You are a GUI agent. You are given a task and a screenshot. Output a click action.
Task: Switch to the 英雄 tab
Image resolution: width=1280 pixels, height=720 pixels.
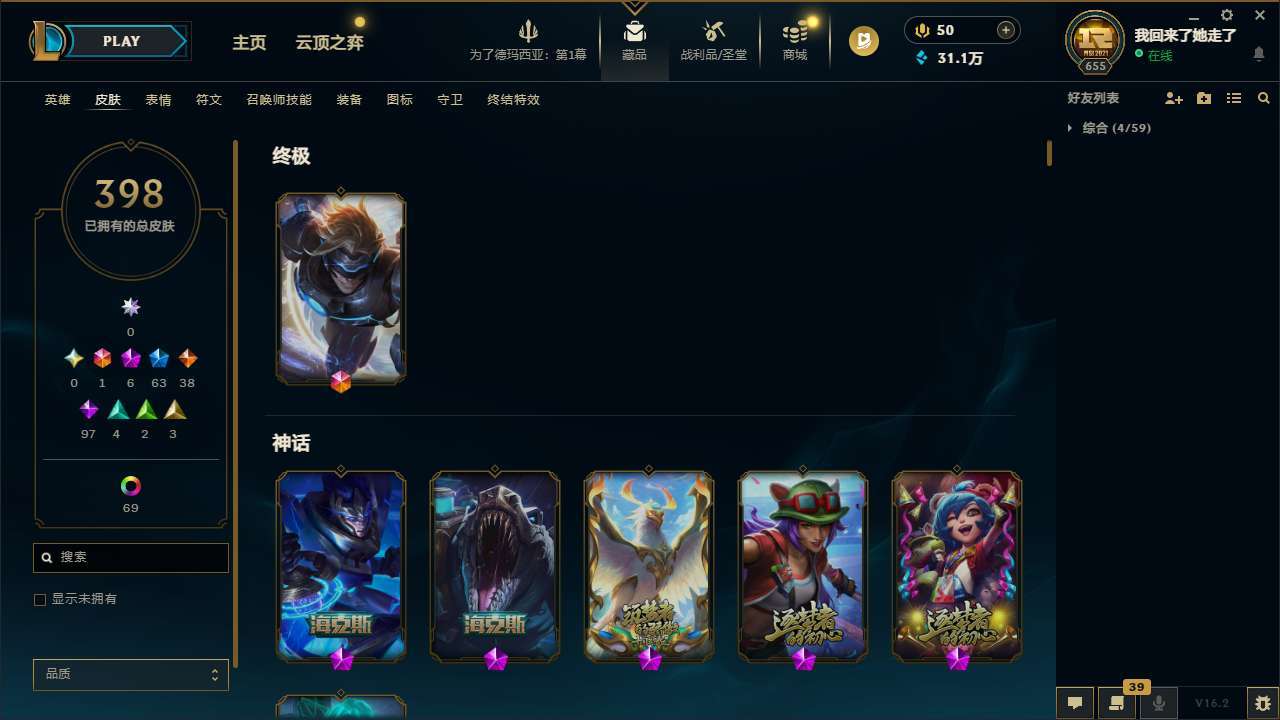pyautogui.click(x=57, y=100)
